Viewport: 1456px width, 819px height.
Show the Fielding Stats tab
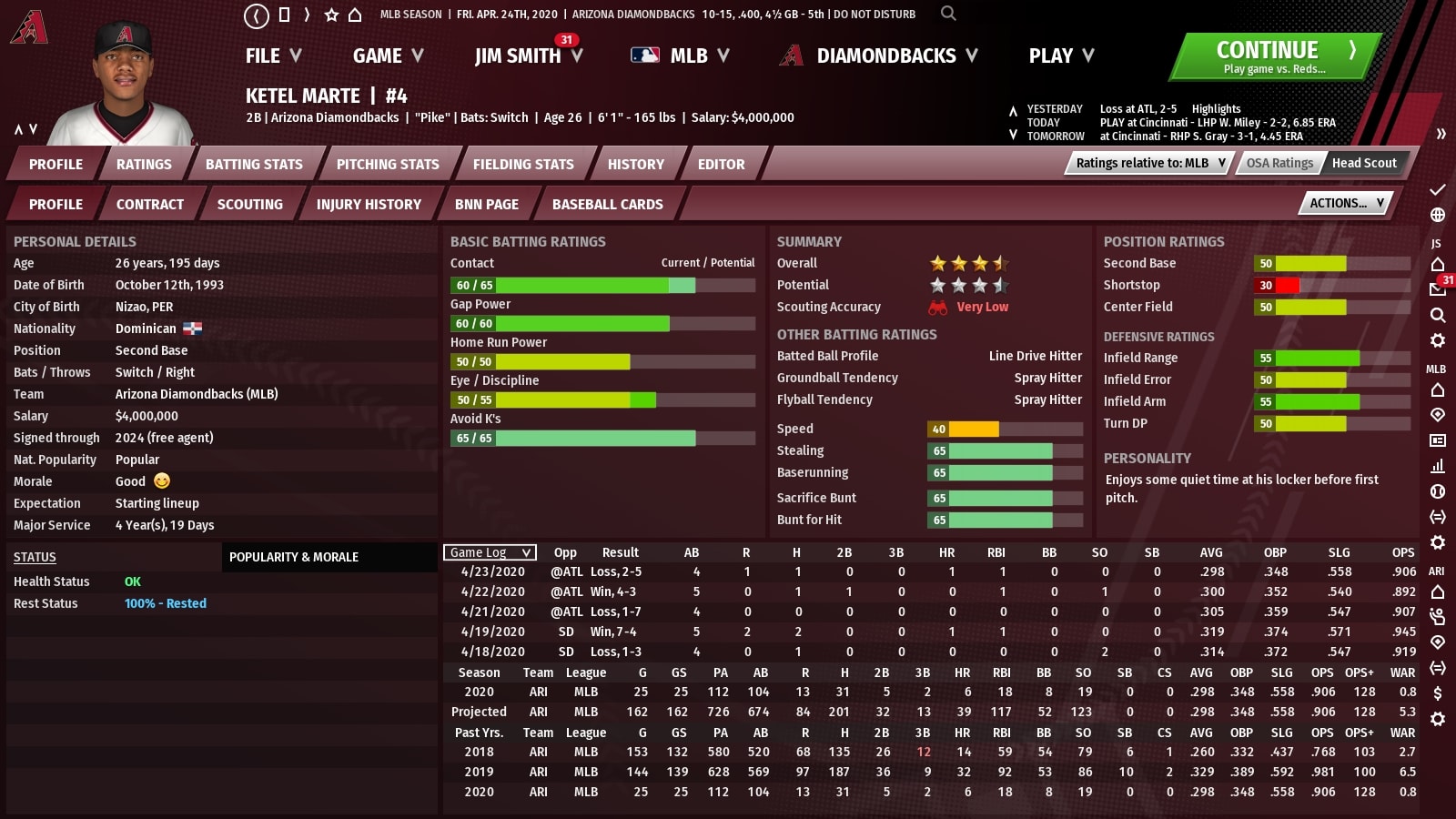[523, 165]
